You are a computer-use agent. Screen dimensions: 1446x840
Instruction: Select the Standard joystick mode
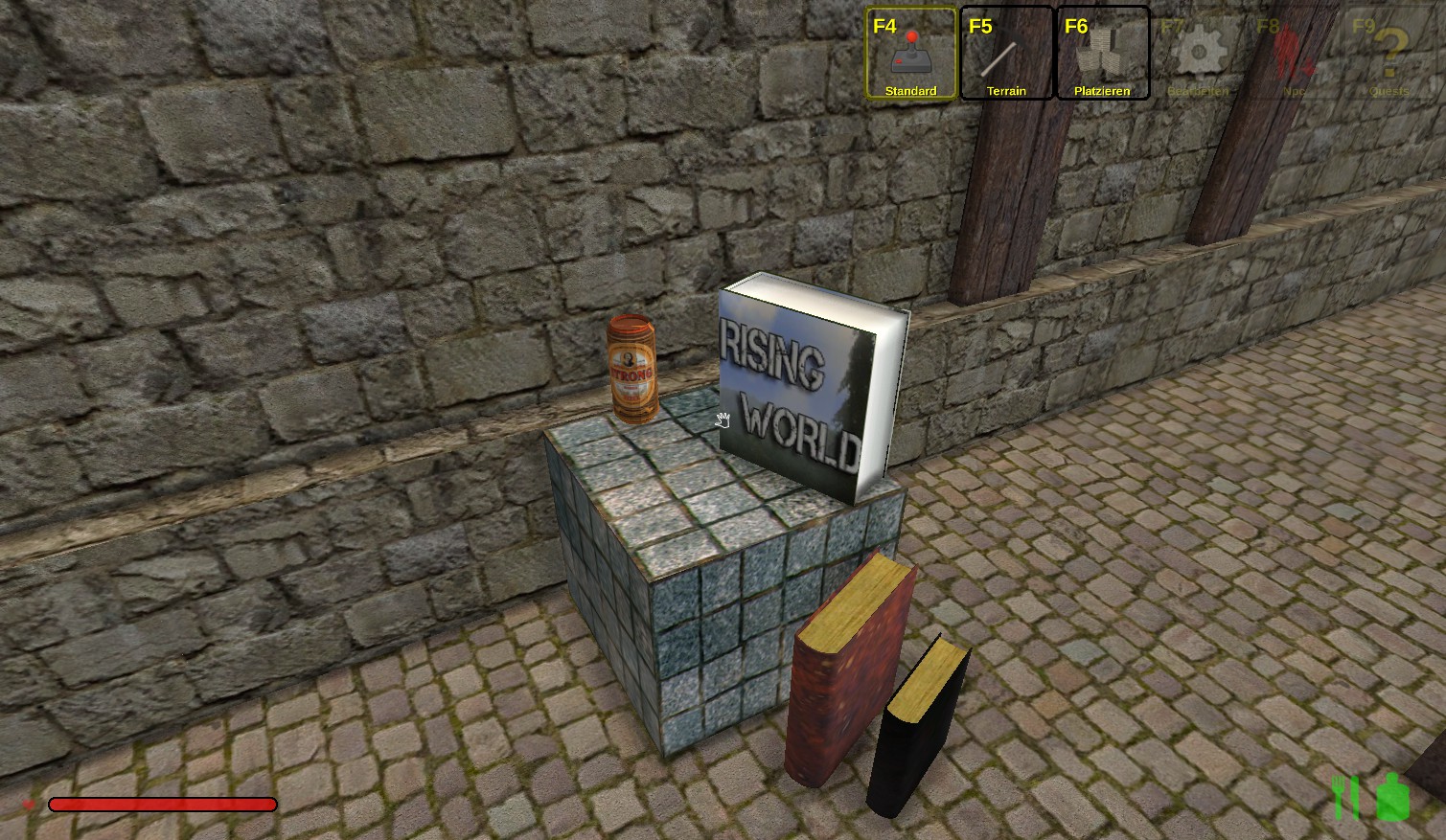(910, 54)
